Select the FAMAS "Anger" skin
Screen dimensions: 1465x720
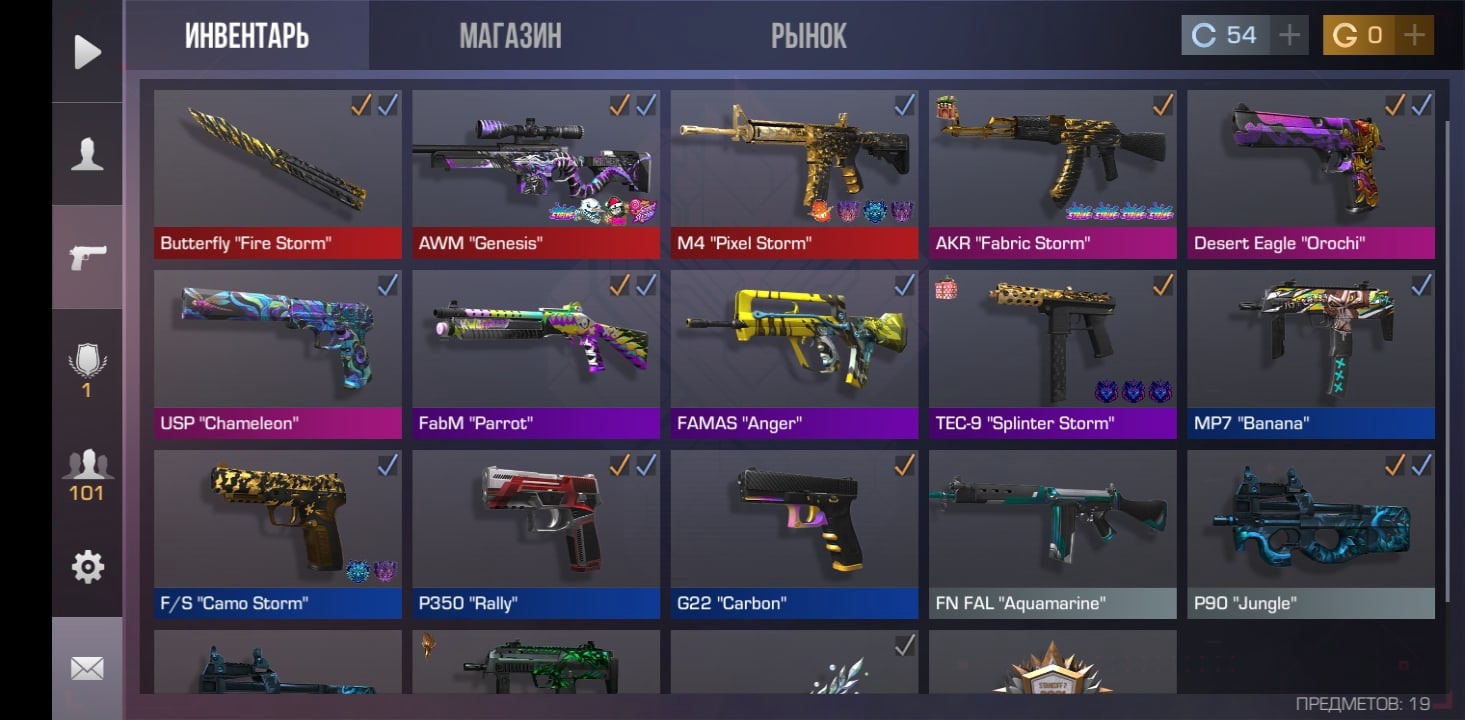[794, 354]
